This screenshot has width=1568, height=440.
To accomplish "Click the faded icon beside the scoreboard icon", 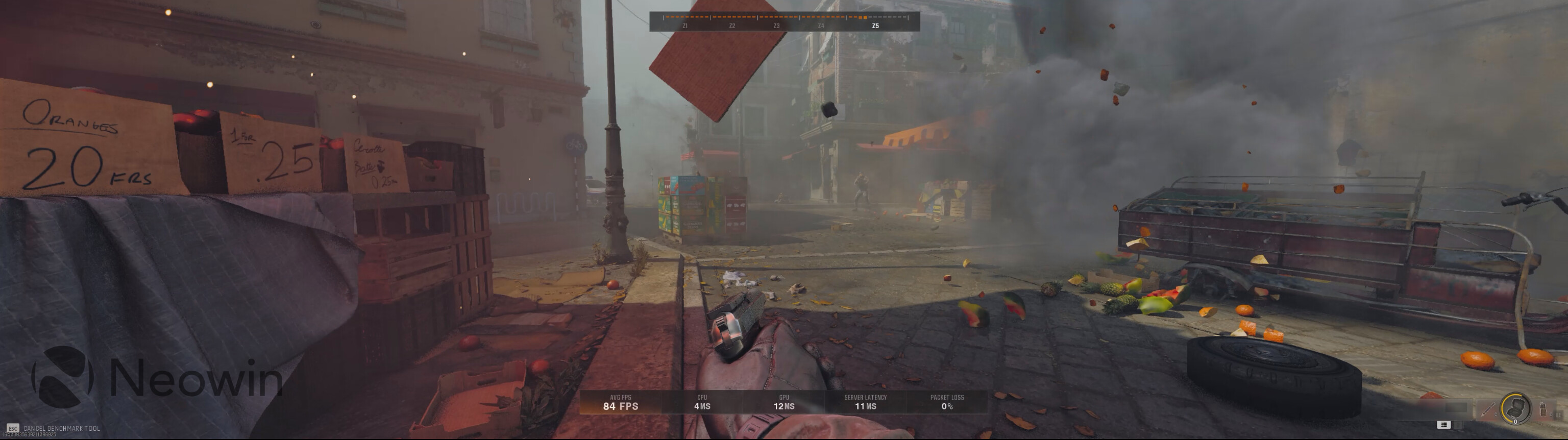I will tap(1458, 425).
